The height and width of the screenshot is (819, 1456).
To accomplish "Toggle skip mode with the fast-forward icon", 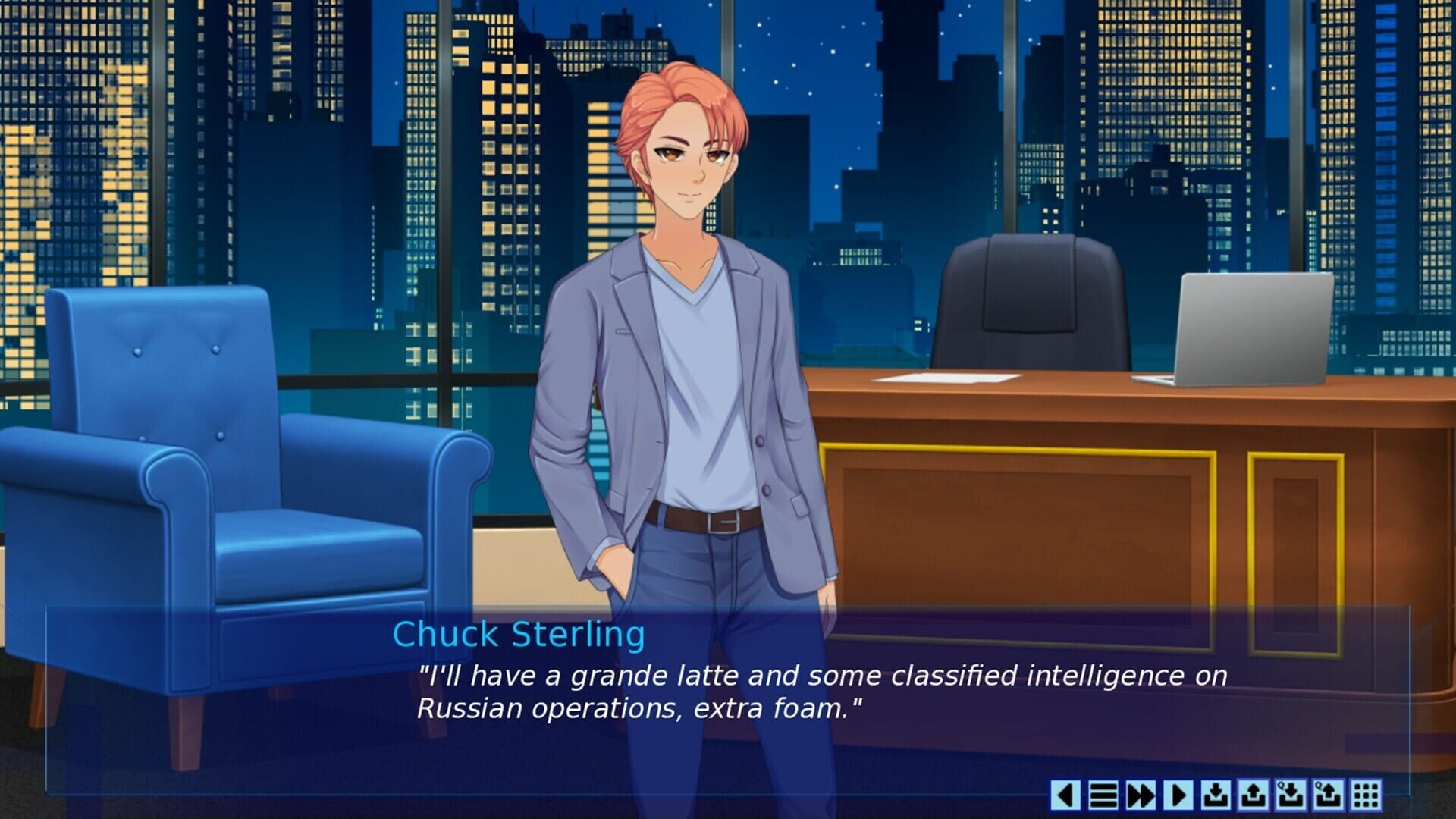I will tap(1139, 794).
